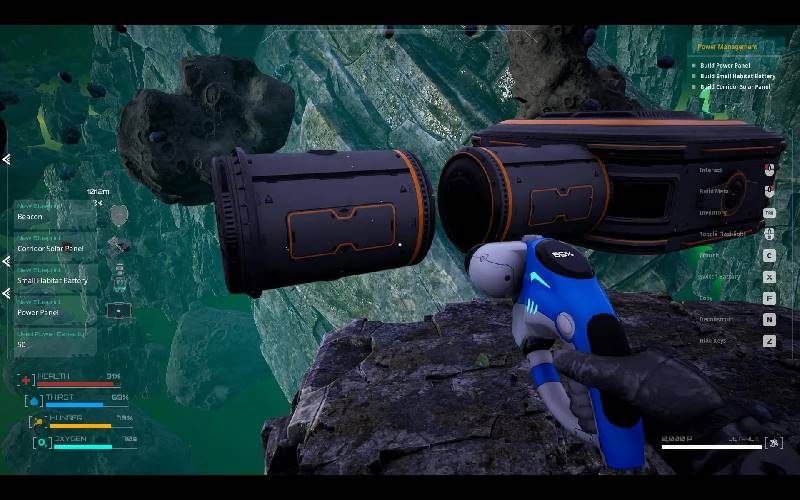Open the Corridor Solar Panel blueprint notification
Viewport: 800px width, 500px height.
(x=56, y=247)
